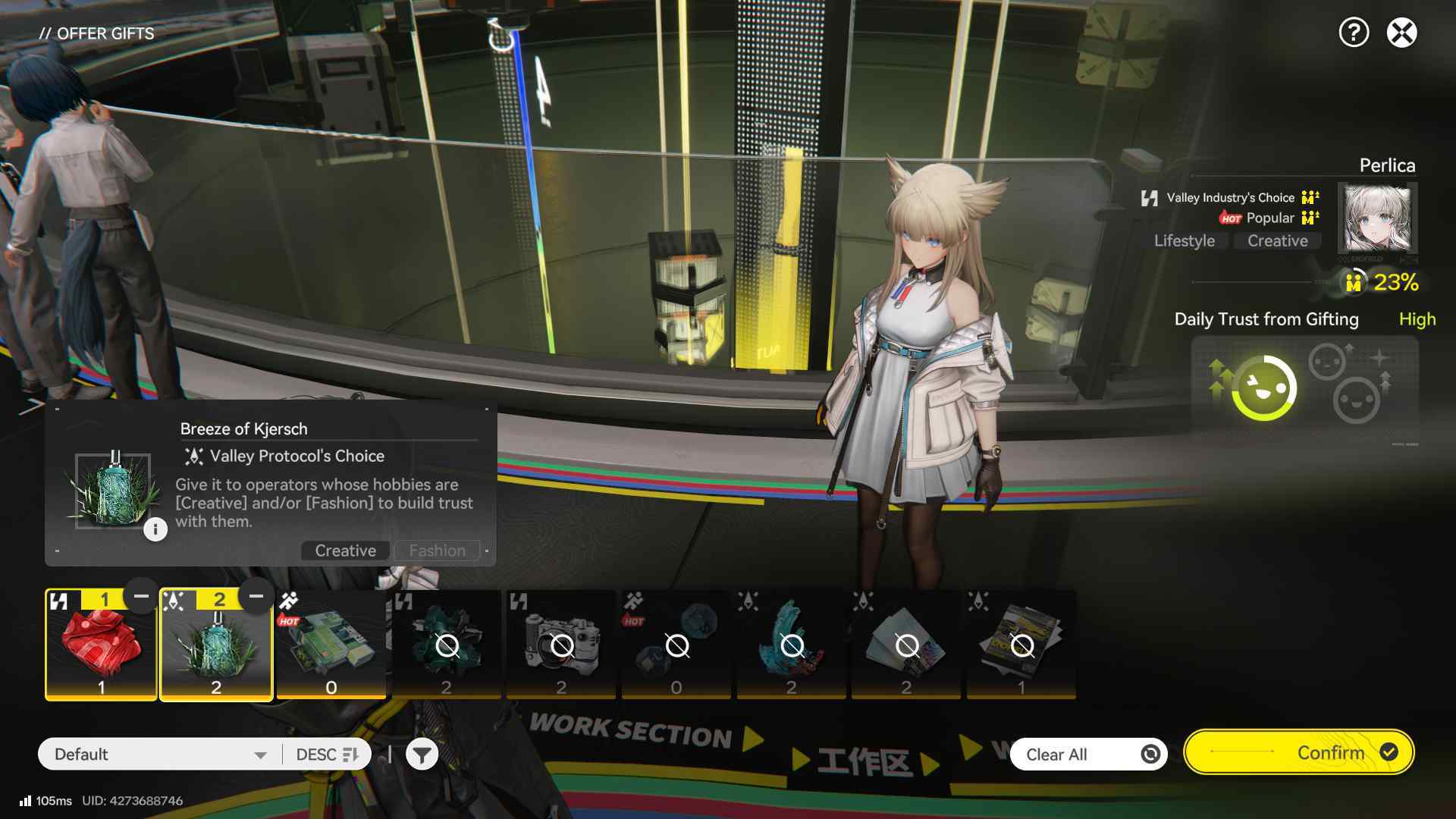The width and height of the screenshot is (1456, 819).
Task: Clear All selected gifts
Action: click(x=1087, y=755)
